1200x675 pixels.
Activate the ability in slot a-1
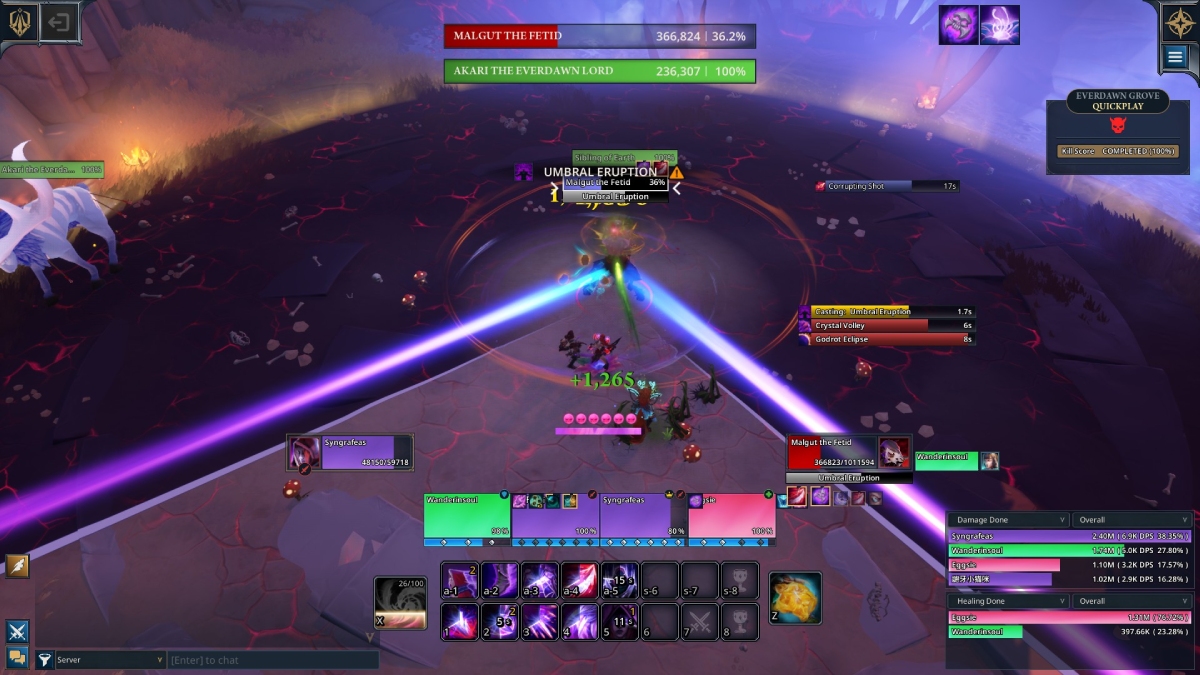click(x=460, y=580)
